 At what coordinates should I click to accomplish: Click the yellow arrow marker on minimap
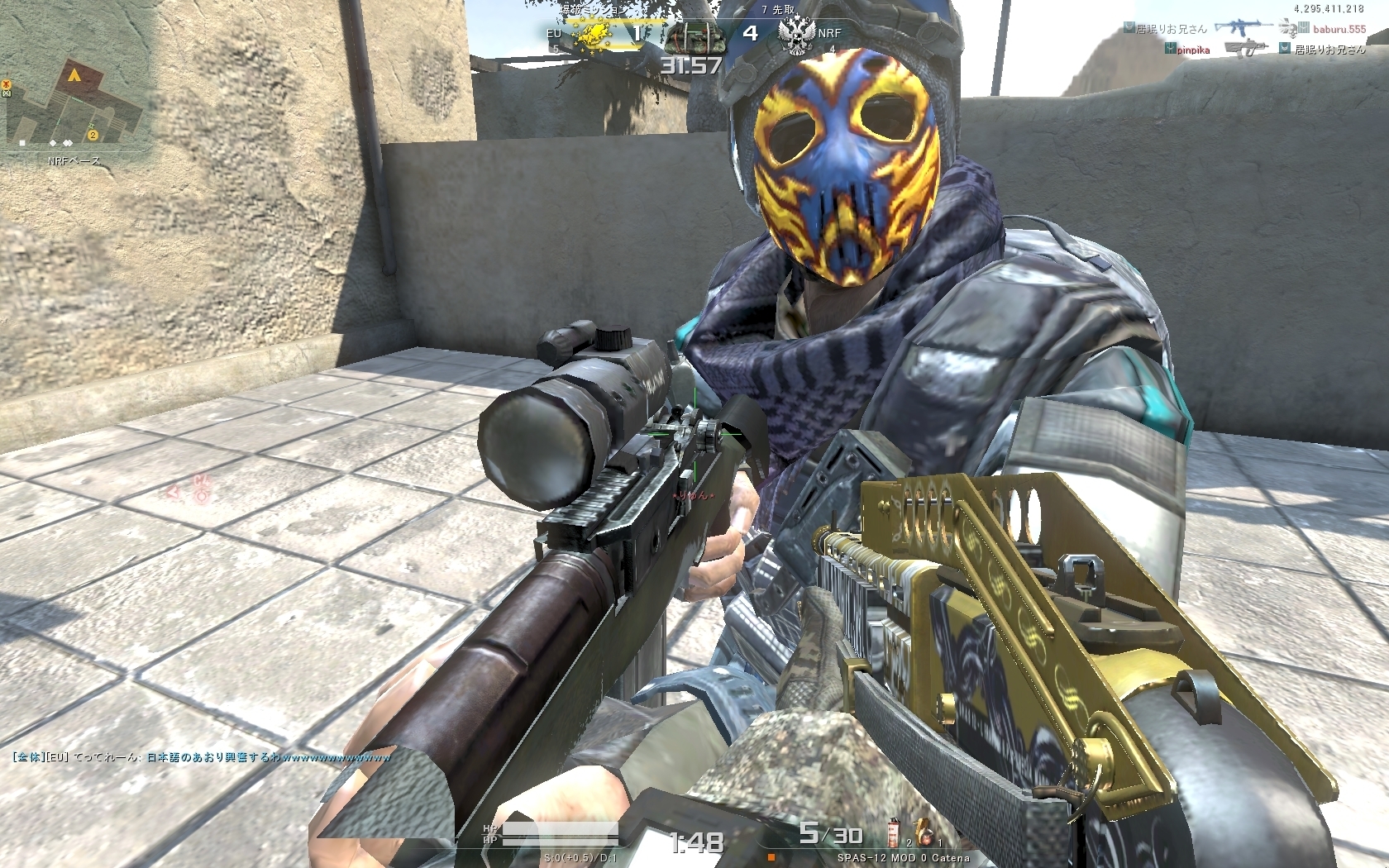tap(74, 75)
